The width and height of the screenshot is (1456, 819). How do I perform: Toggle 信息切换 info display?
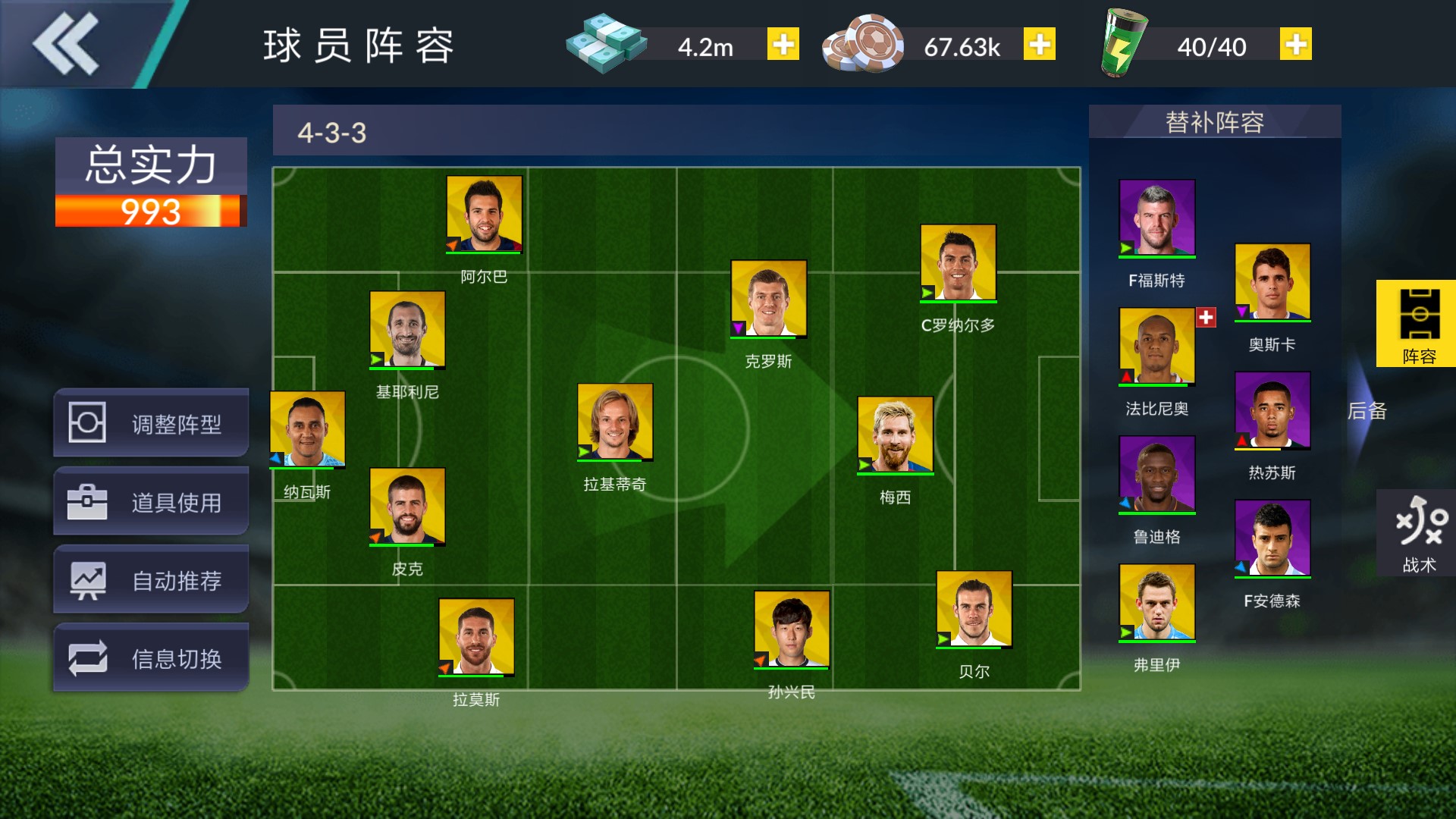point(151,658)
